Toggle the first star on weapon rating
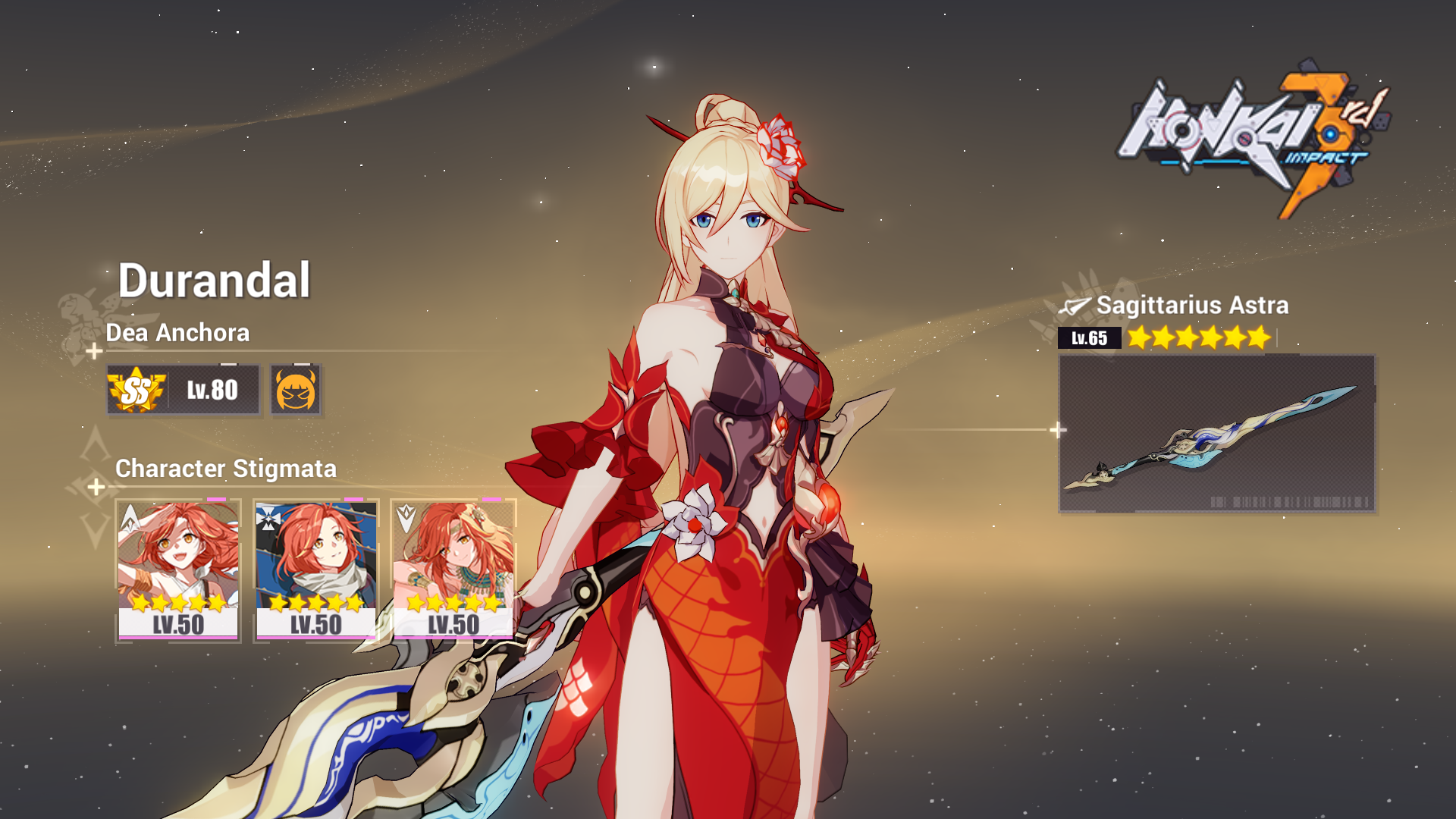Viewport: 1456px width, 819px height. click(x=1137, y=339)
